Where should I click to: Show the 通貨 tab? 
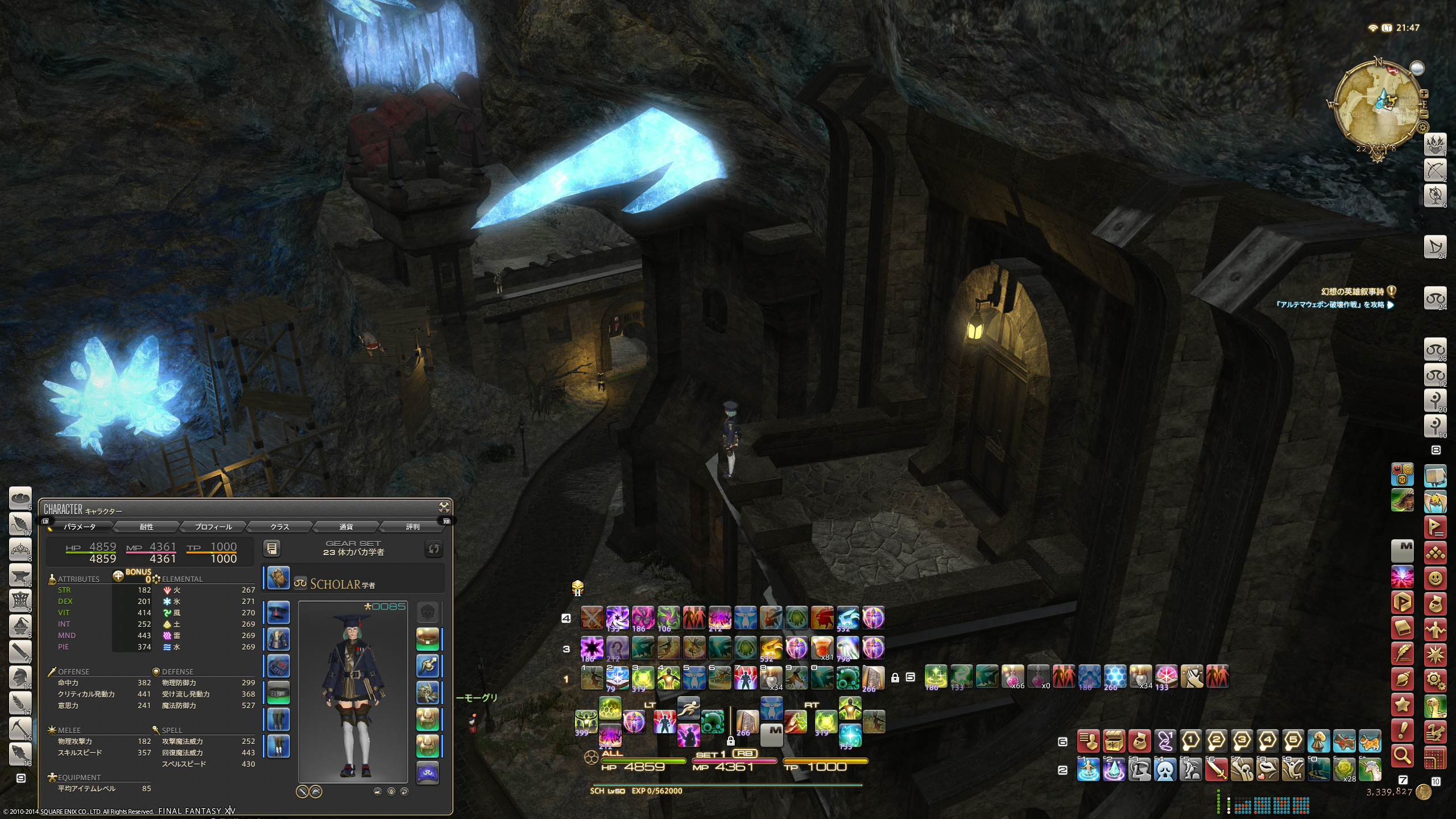(x=346, y=527)
